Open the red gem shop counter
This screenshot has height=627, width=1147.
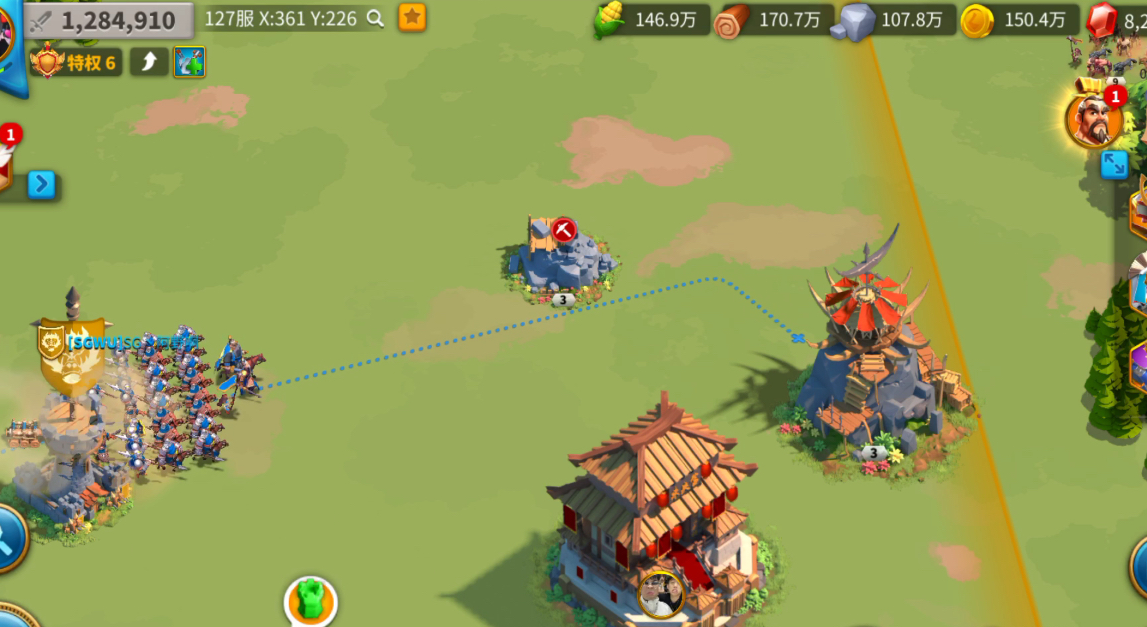1115,20
